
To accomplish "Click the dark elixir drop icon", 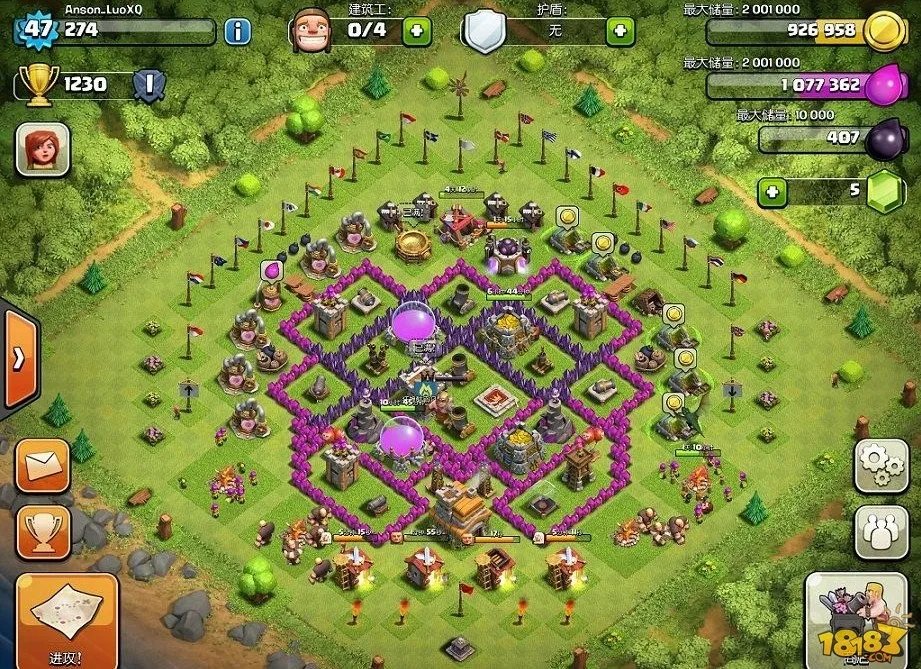I will click(x=884, y=139).
